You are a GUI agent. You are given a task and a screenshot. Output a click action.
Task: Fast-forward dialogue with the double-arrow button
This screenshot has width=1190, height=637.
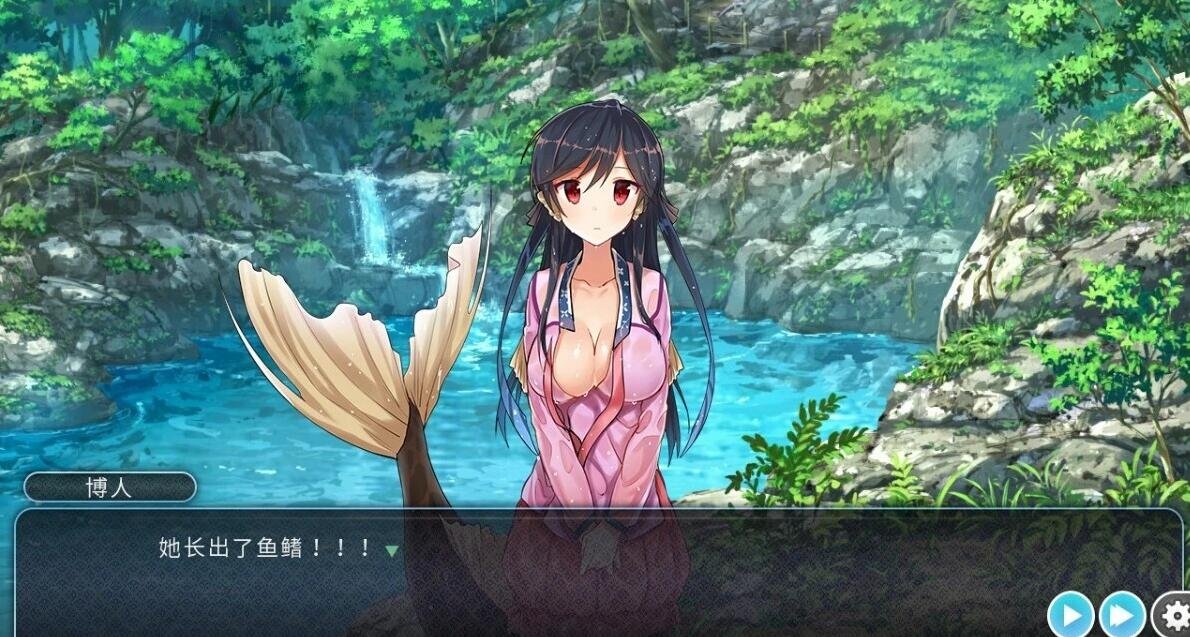point(1122,614)
